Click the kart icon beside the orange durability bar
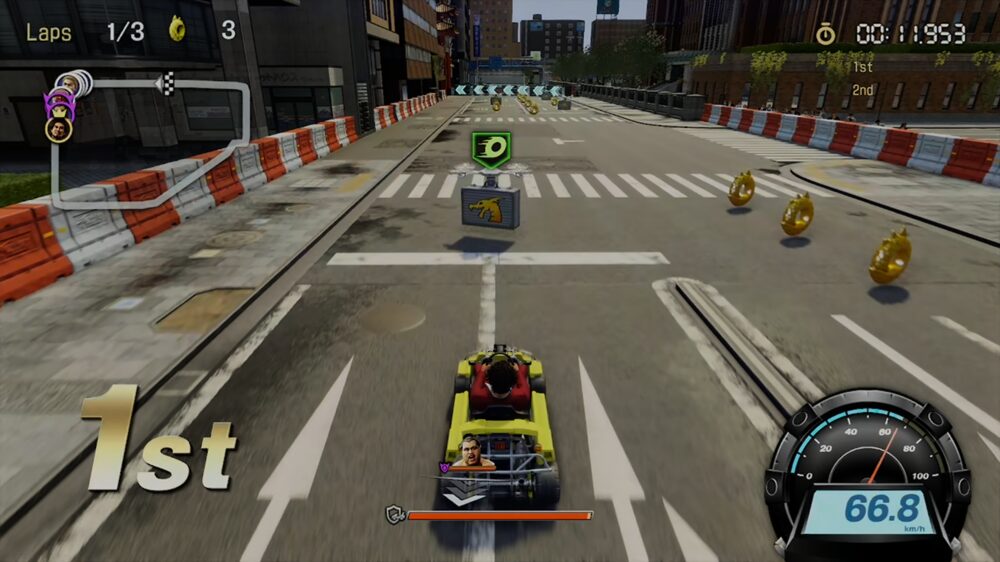Image resolution: width=1000 pixels, height=562 pixels. 395,515
